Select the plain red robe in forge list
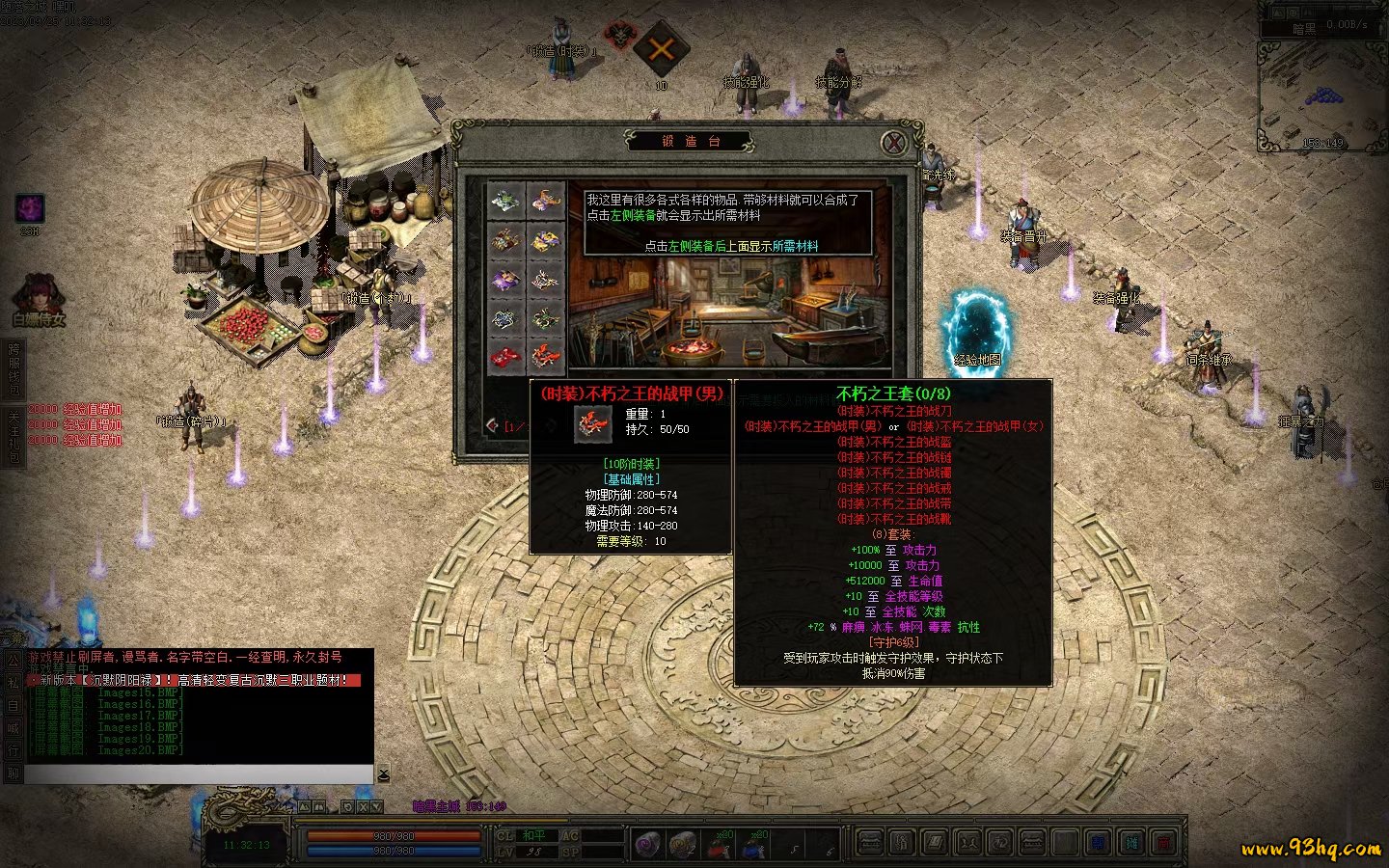This screenshot has height=868, width=1389. tap(505, 357)
